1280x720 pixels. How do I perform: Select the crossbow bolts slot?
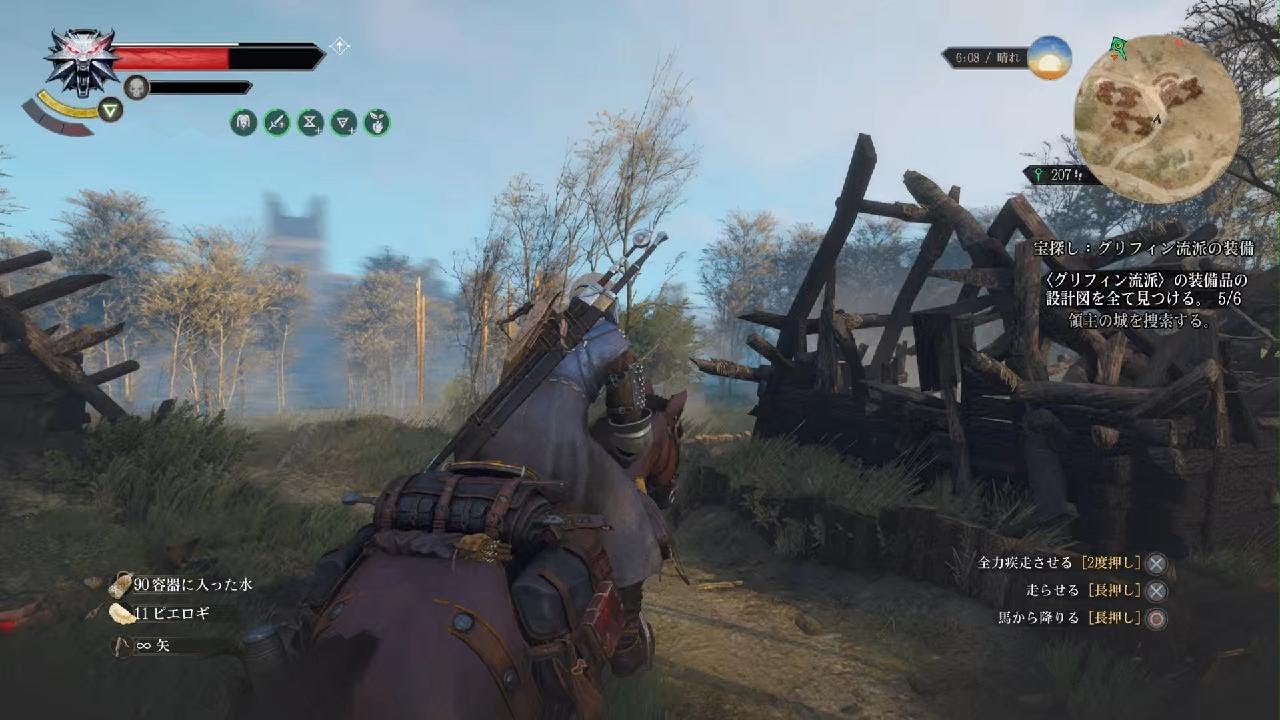pos(121,645)
